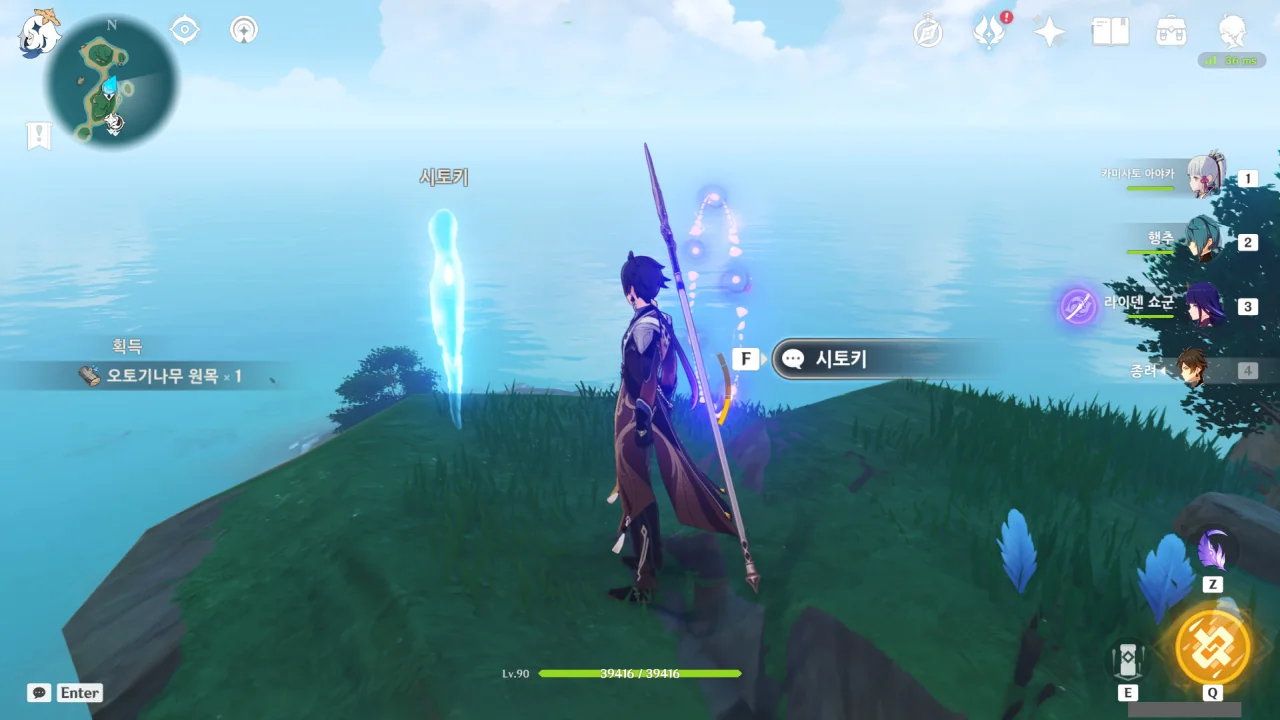Open the chat box icon
Screen dimensions: 1280x720
pos(39,693)
